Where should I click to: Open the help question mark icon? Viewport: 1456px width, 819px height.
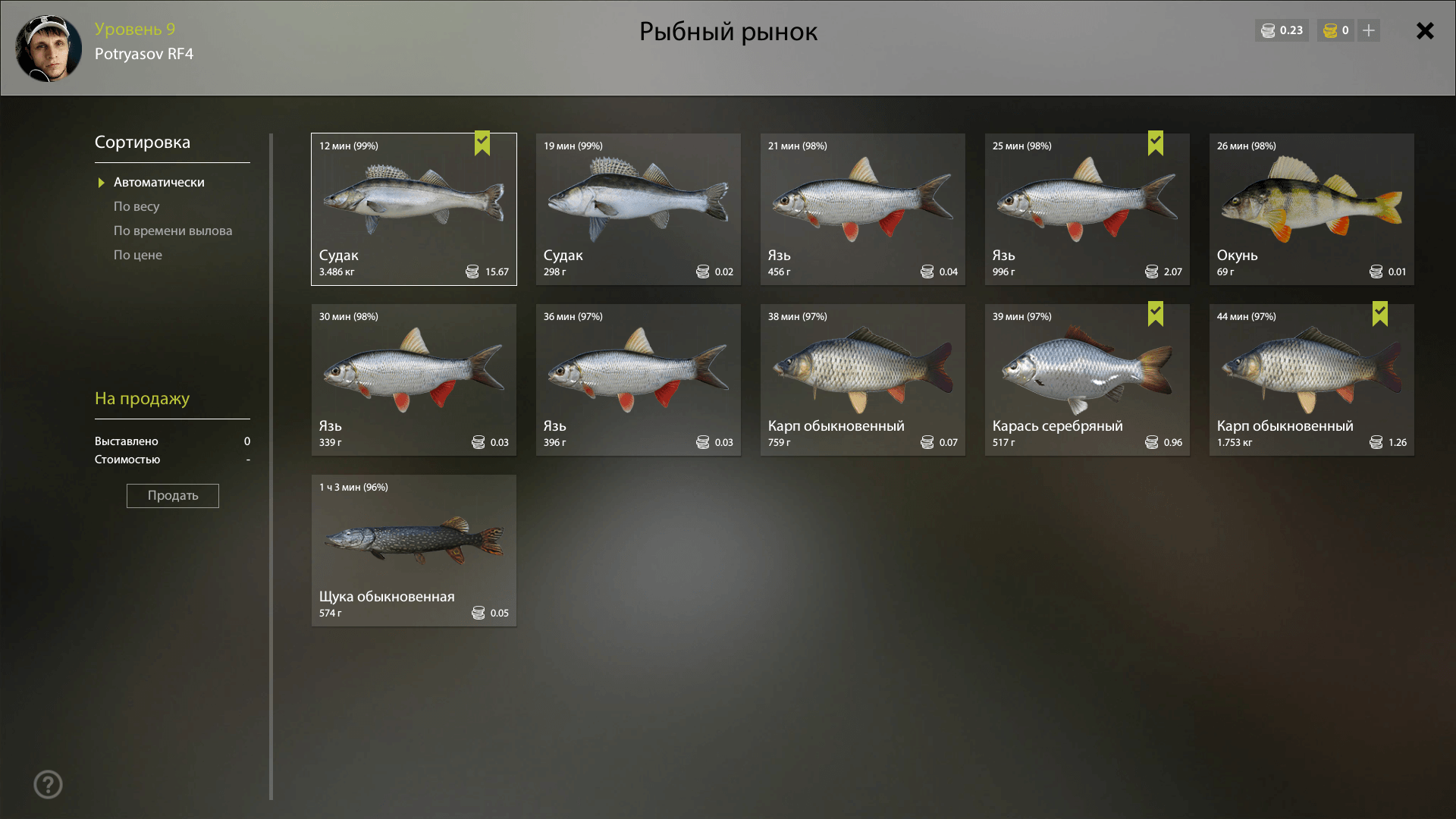48,784
